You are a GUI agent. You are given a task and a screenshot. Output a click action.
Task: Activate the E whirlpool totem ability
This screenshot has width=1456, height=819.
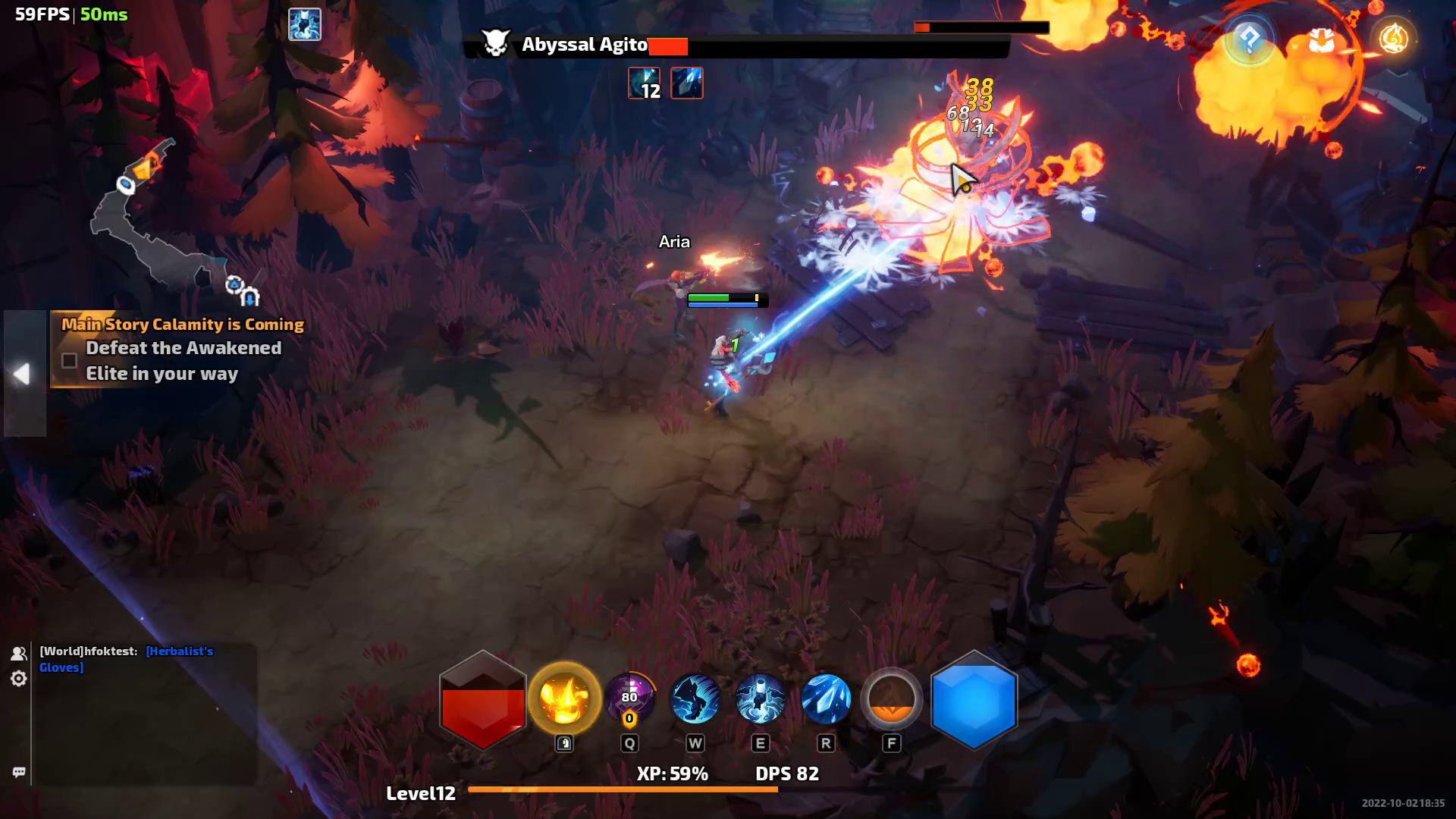tap(760, 698)
